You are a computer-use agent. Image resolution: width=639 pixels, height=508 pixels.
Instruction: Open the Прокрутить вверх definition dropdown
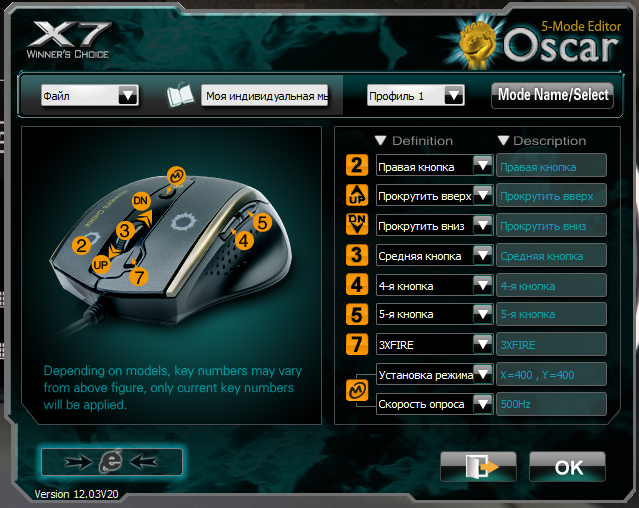(483, 196)
